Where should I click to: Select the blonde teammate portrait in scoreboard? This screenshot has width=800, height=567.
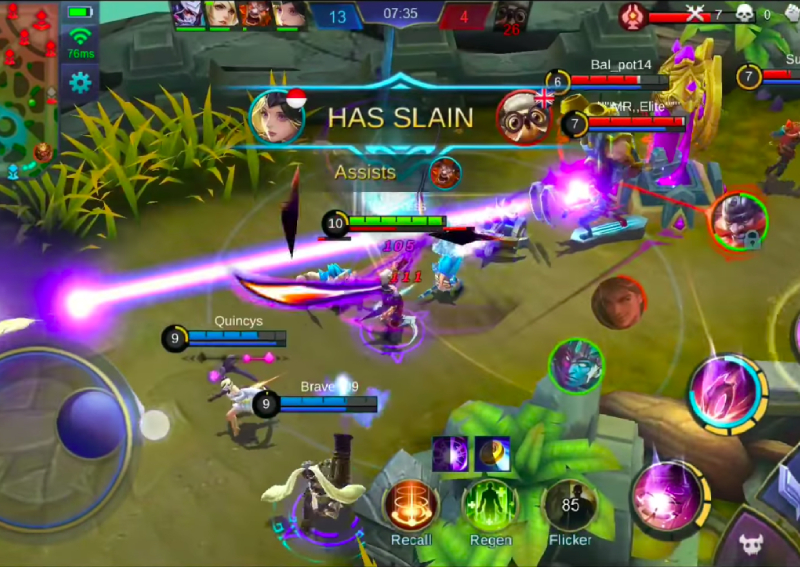(222, 13)
